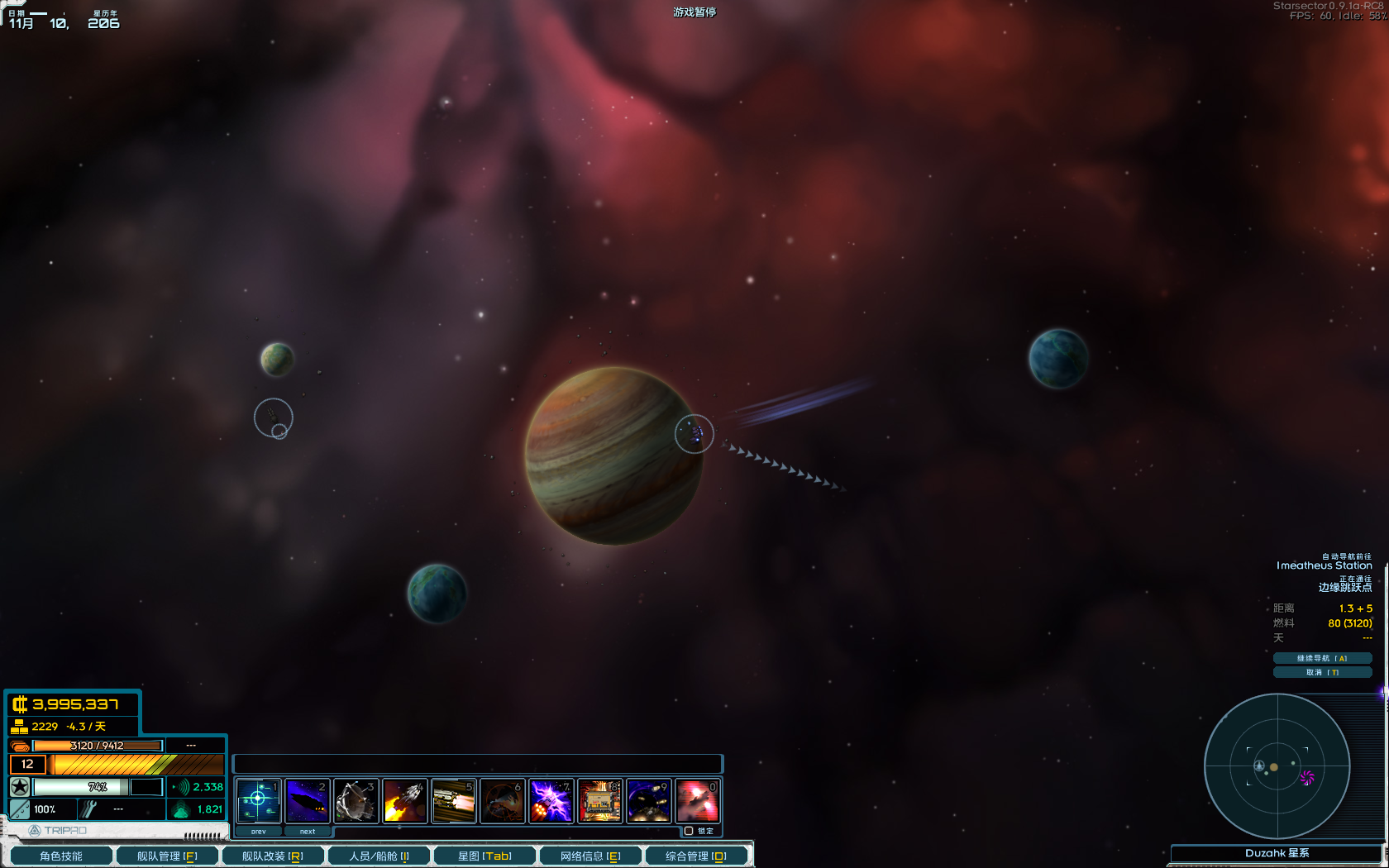Screen dimensions: 1389x868
Task: Open the 舰队改装 refit screen
Action: (273, 856)
